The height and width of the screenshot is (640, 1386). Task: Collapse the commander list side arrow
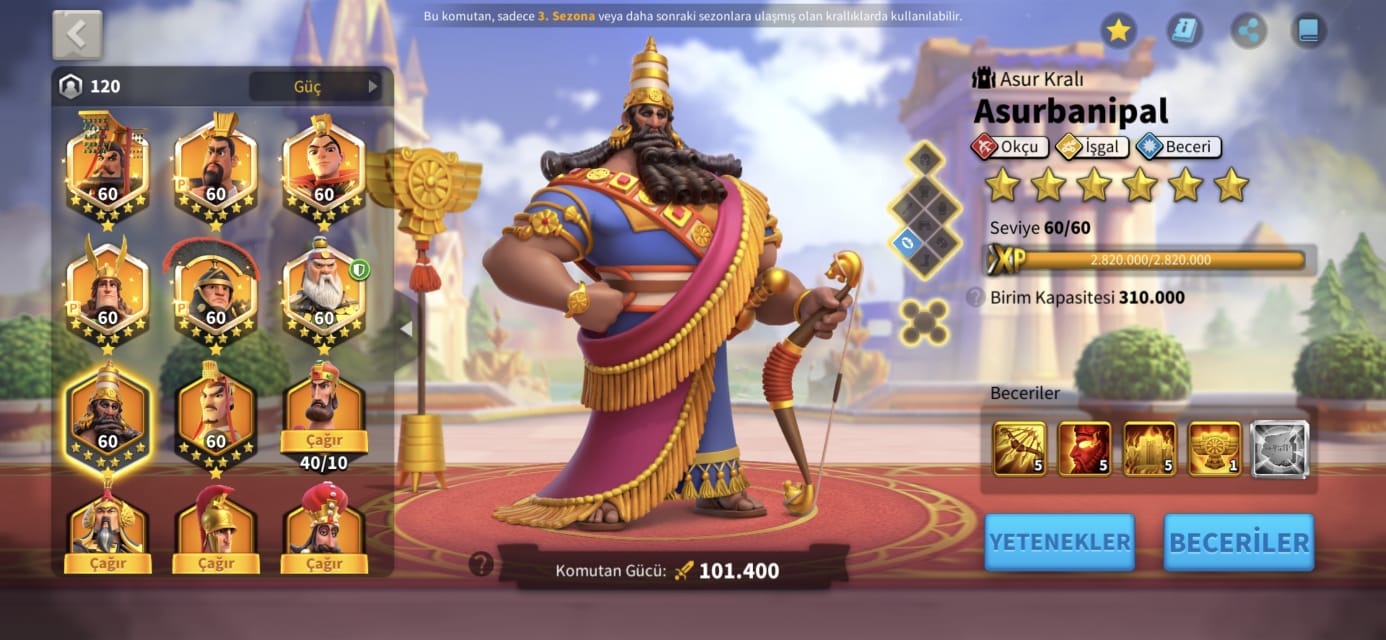tap(406, 328)
